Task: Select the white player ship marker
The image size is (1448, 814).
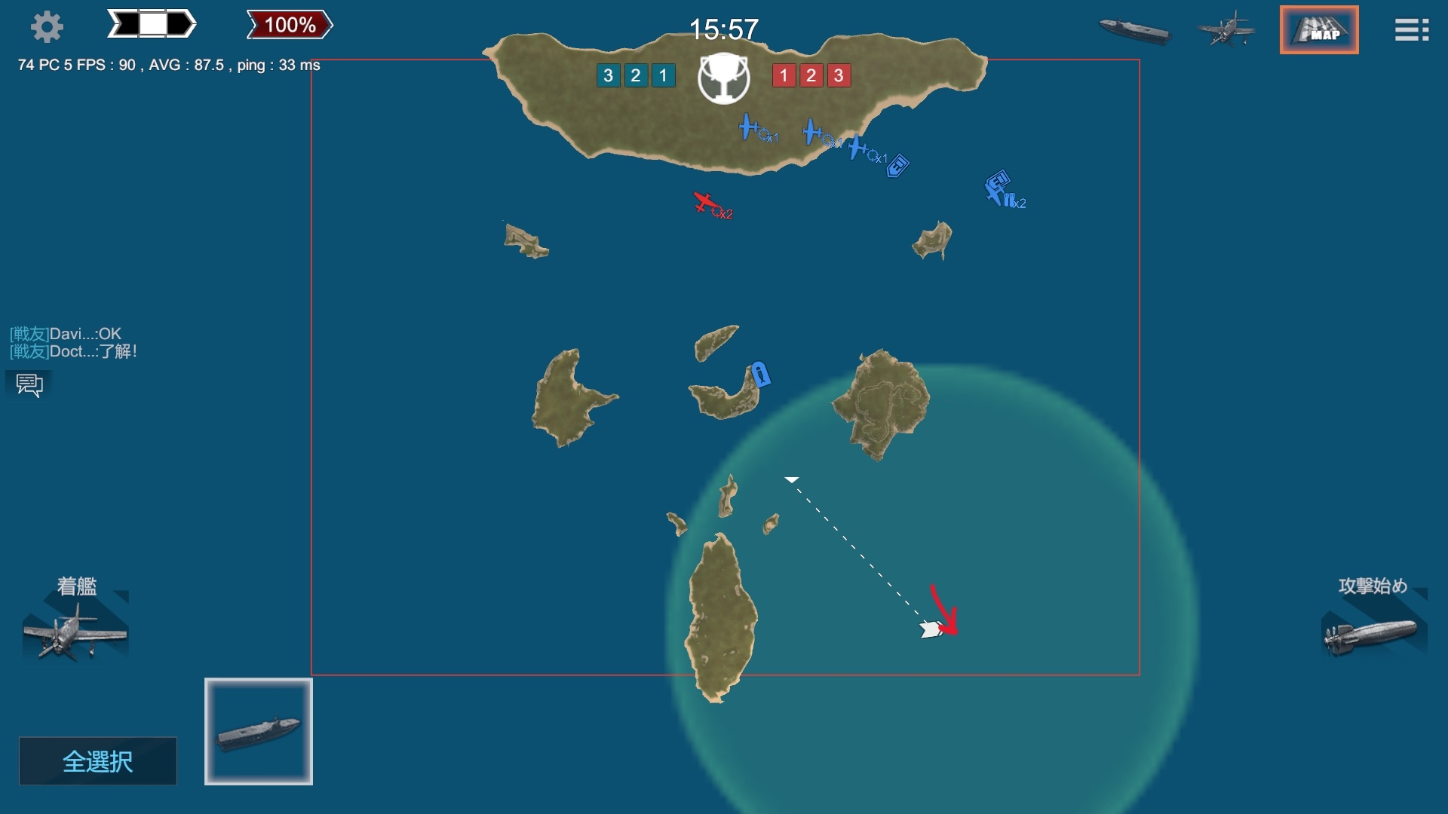Action: click(931, 630)
